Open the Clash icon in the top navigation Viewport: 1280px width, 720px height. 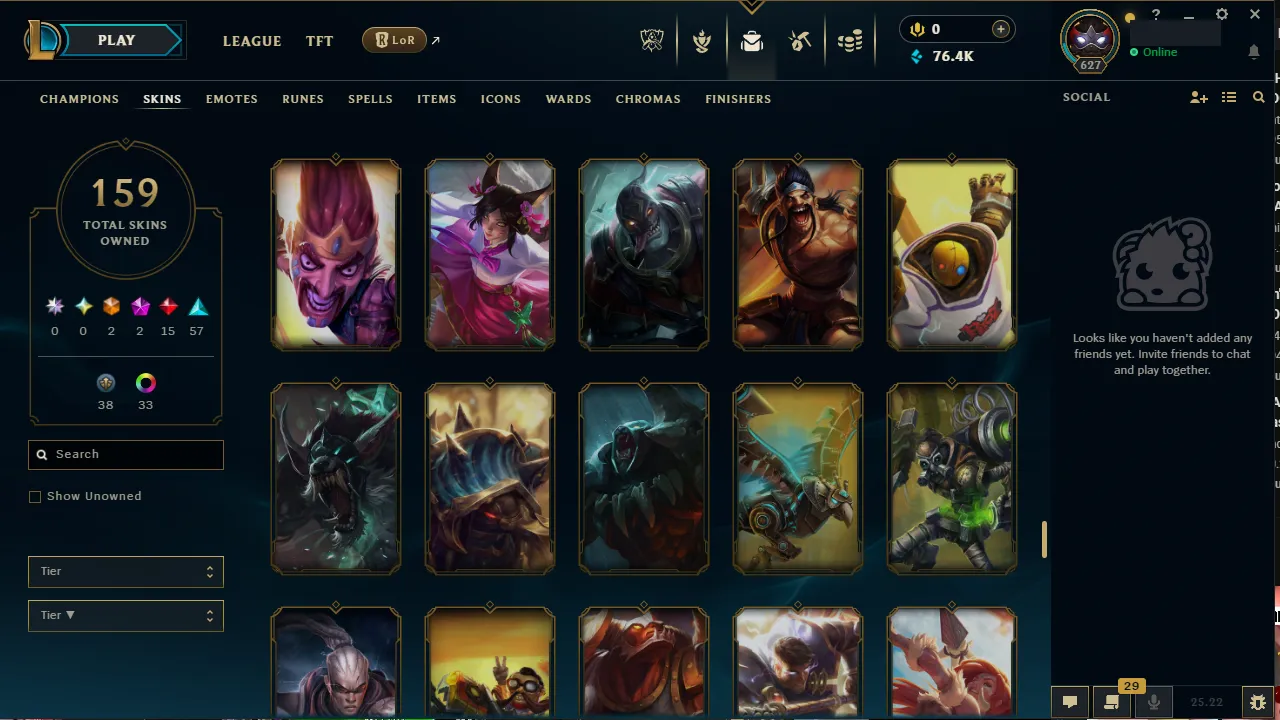coord(702,41)
